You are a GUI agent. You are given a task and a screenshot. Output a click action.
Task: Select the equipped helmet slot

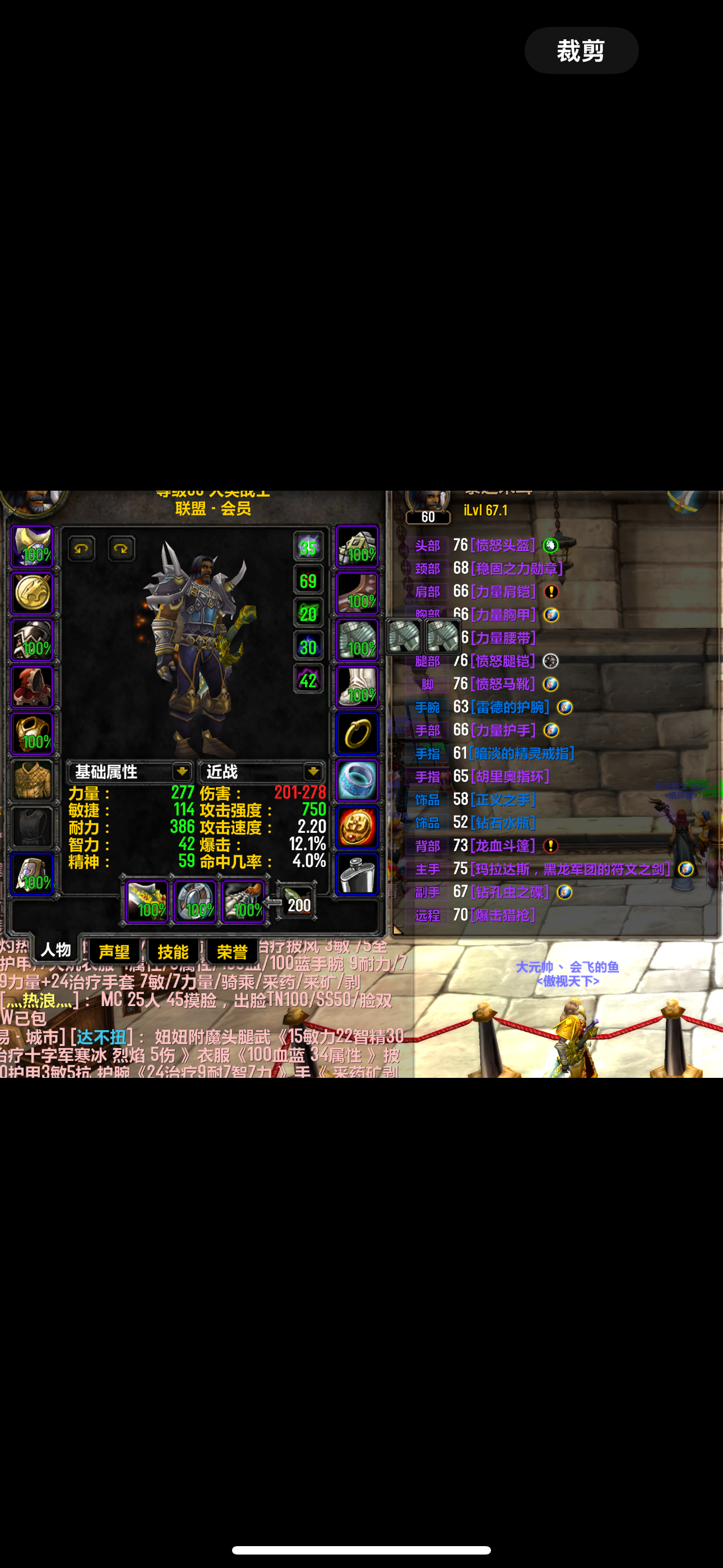point(33,547)
